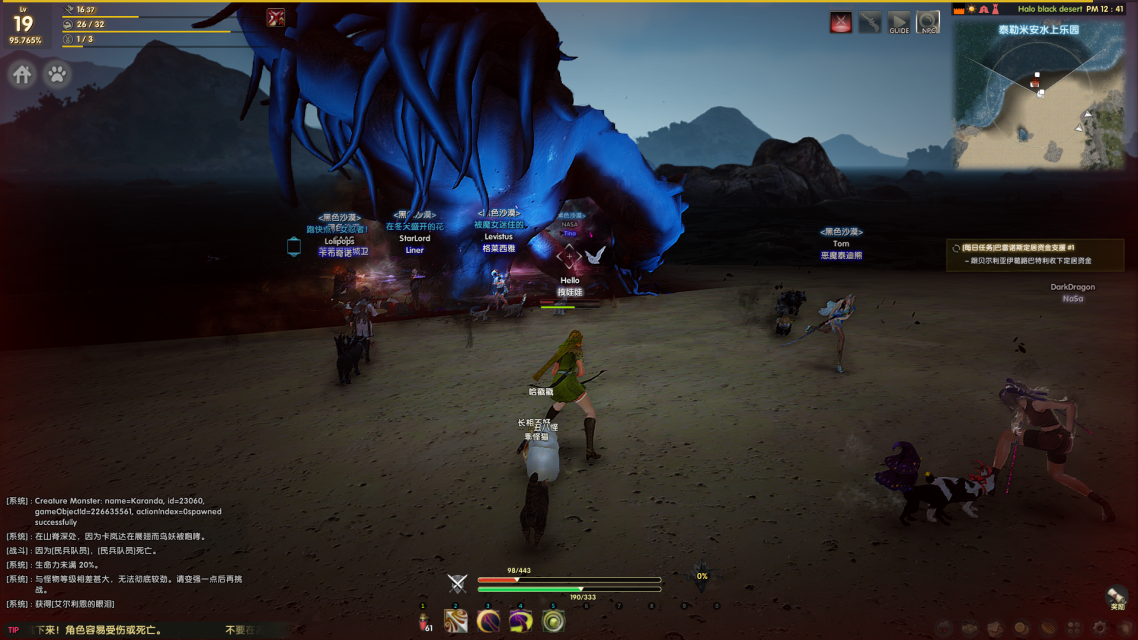Viewport: 1138px width, 640px height.
Task: Click the black spirit 0% rage gauge
Action: [702, 576]
